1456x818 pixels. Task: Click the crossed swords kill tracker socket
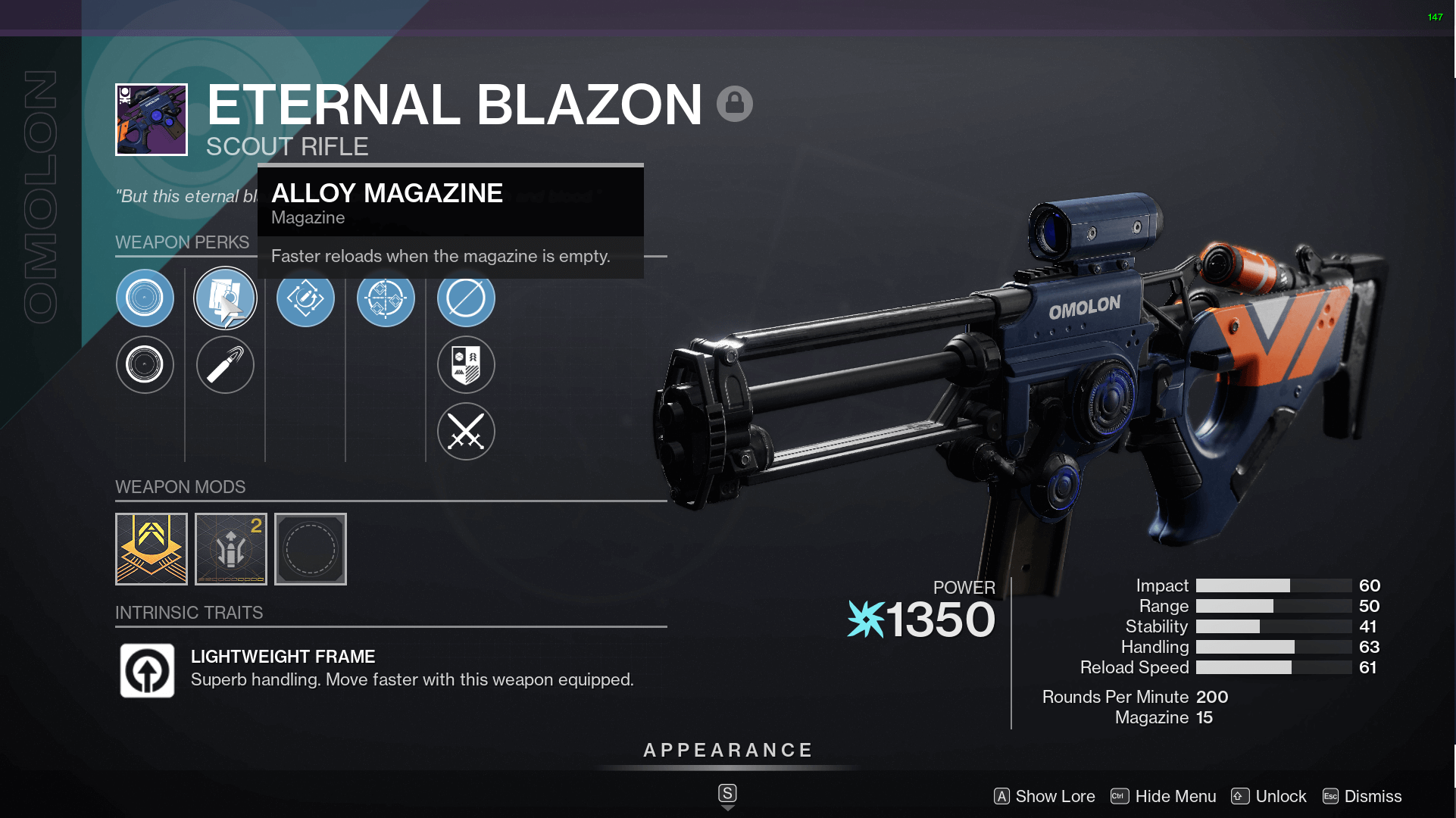click(465, 432)
